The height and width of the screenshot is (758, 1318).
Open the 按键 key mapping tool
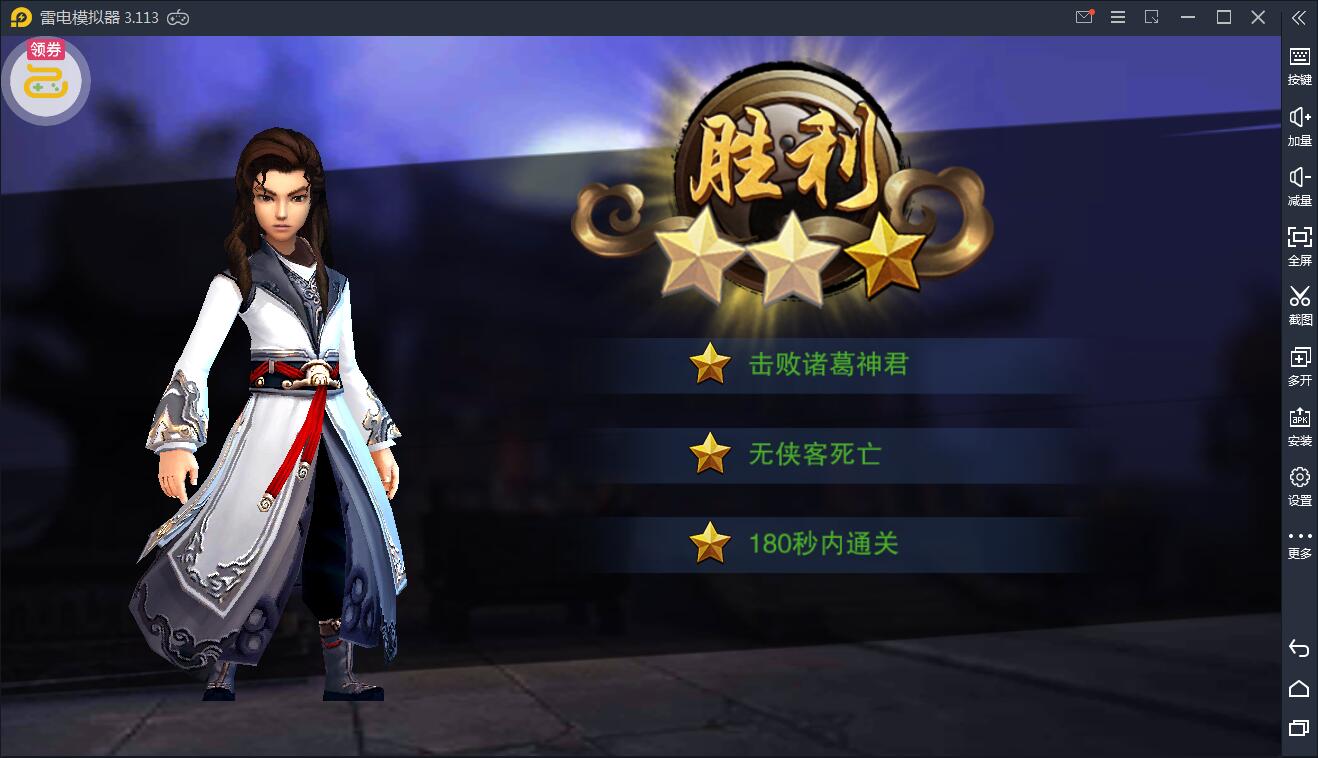[x=1299, y=68]
